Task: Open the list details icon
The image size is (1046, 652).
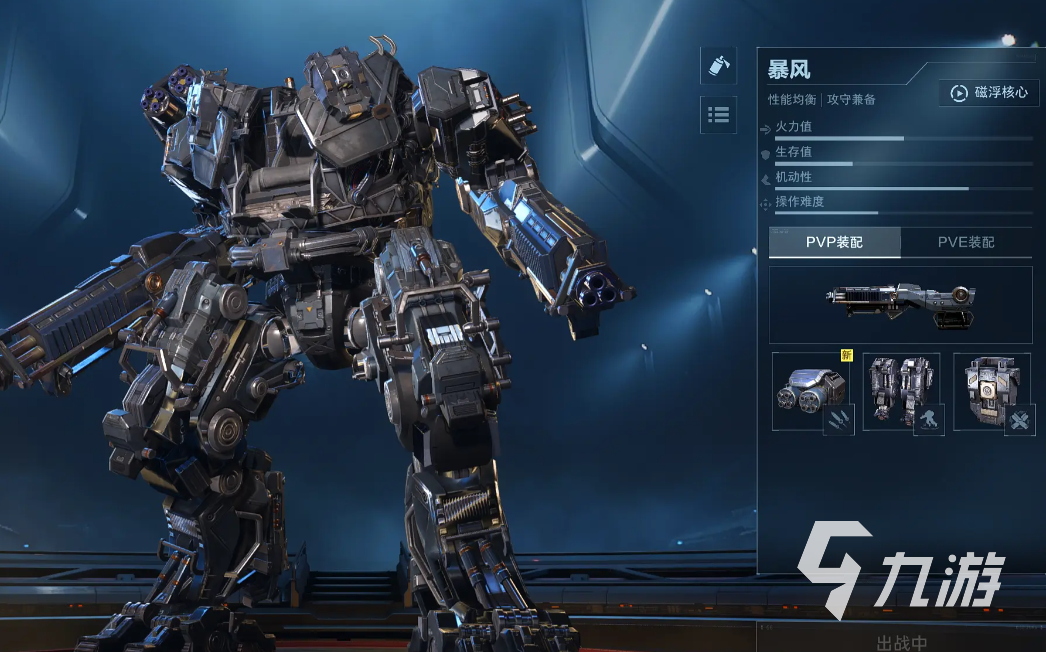Action: coord(718,115)
